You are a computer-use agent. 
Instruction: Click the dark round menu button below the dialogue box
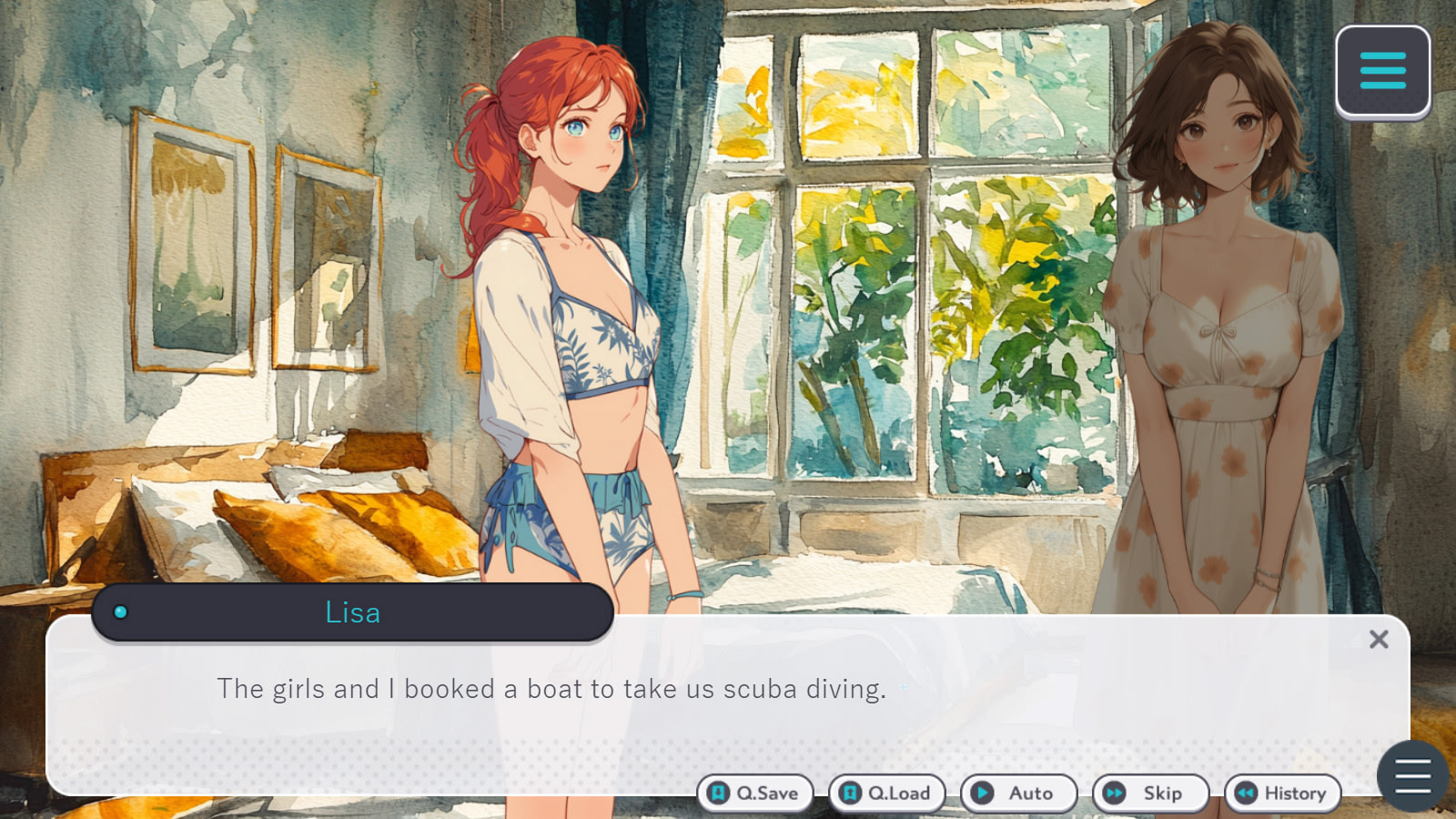(x=1412, y=776)
